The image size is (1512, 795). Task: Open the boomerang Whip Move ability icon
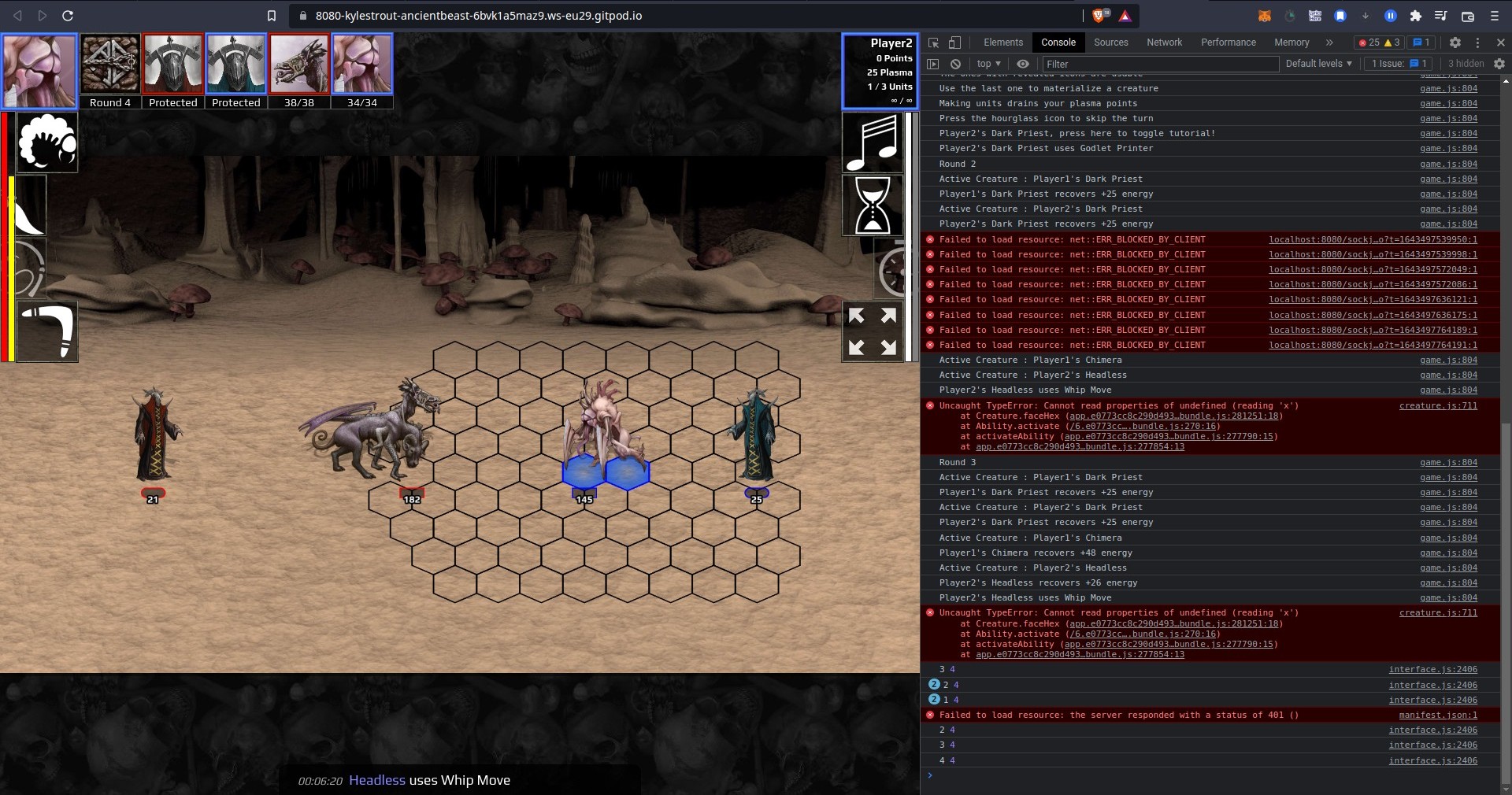[x=45, y=331]
